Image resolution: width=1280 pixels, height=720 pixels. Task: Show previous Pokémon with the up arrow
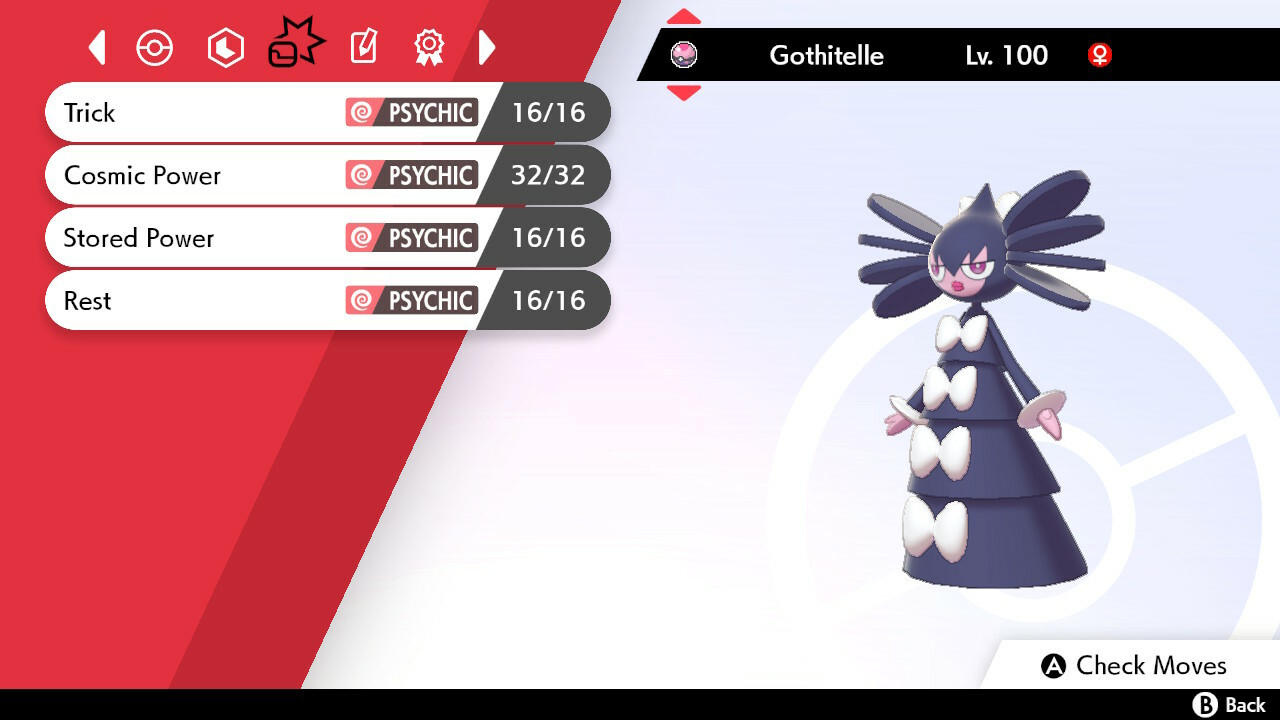pos(684,17)
